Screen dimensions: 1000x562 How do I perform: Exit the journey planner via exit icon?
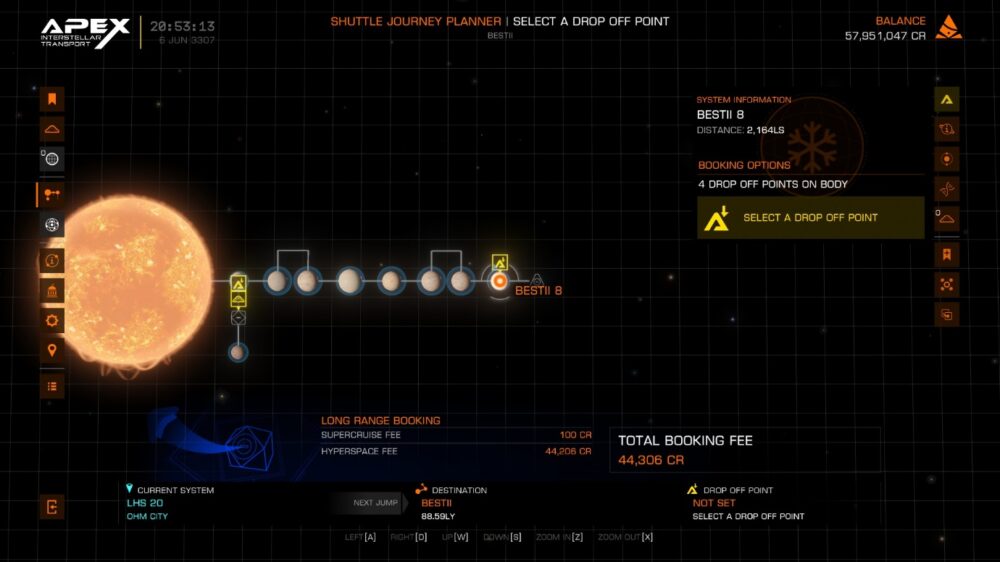click(52, 507)
